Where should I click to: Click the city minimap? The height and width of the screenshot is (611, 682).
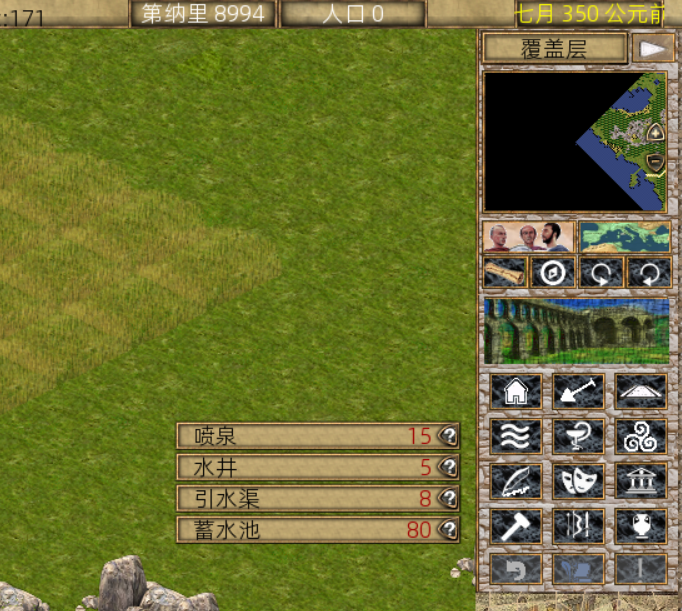(x=575, y=141)
